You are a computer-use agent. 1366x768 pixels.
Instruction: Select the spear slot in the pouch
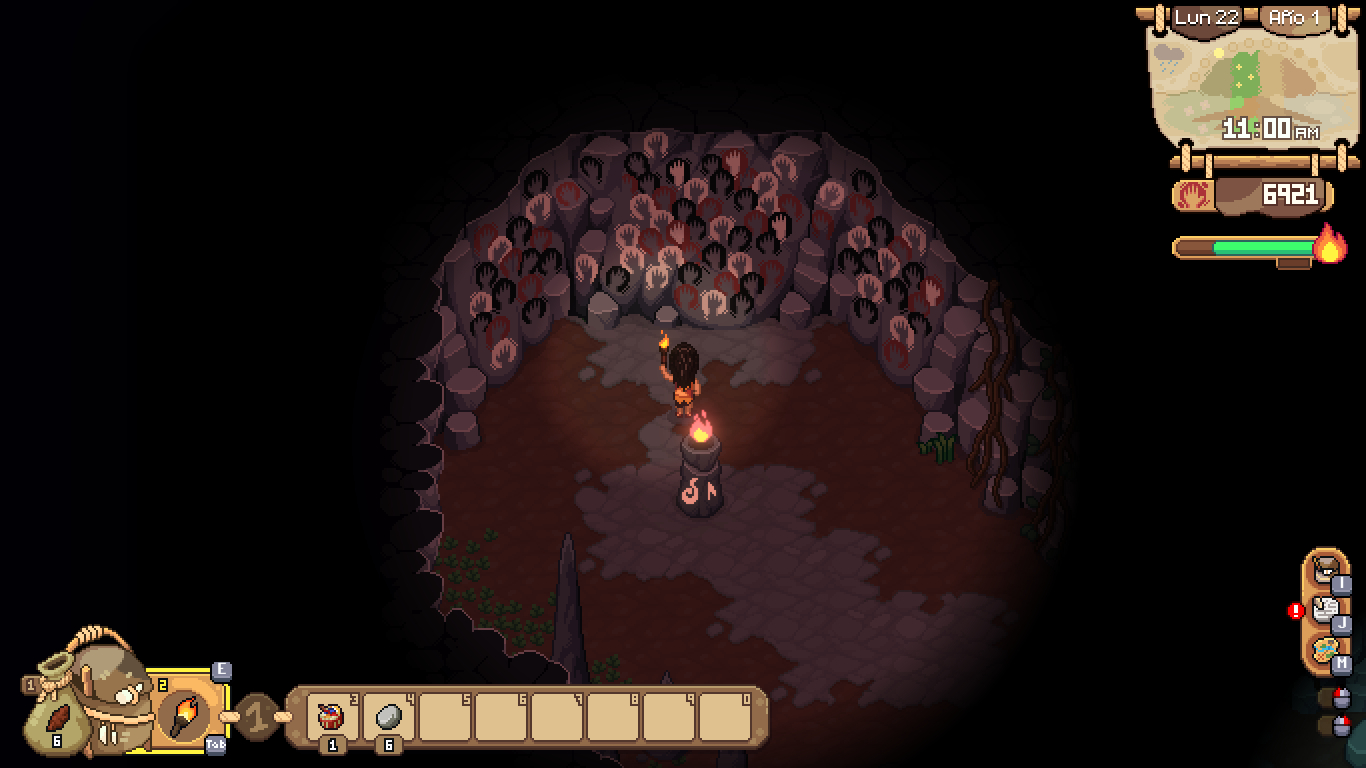pos(58,718)
